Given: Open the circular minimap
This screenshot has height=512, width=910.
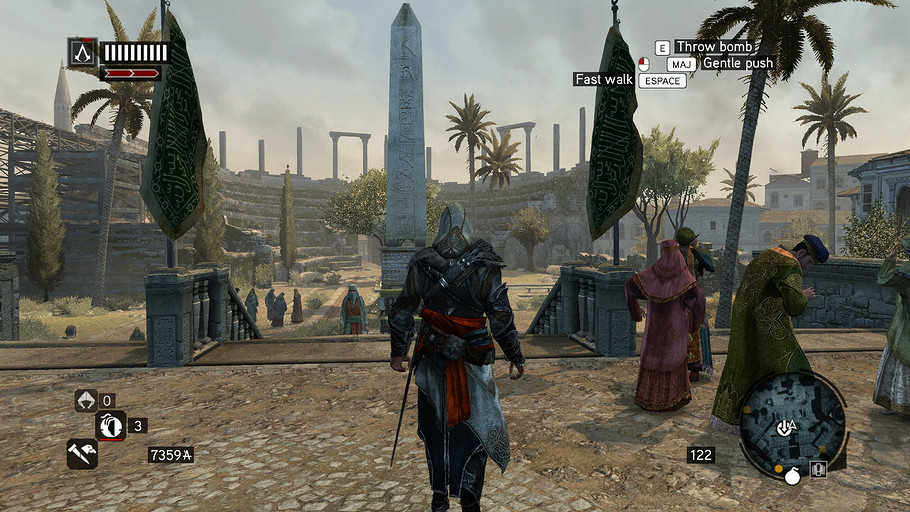Looking at the screenshot, I should pyautogui.click(x=791, y=422).
